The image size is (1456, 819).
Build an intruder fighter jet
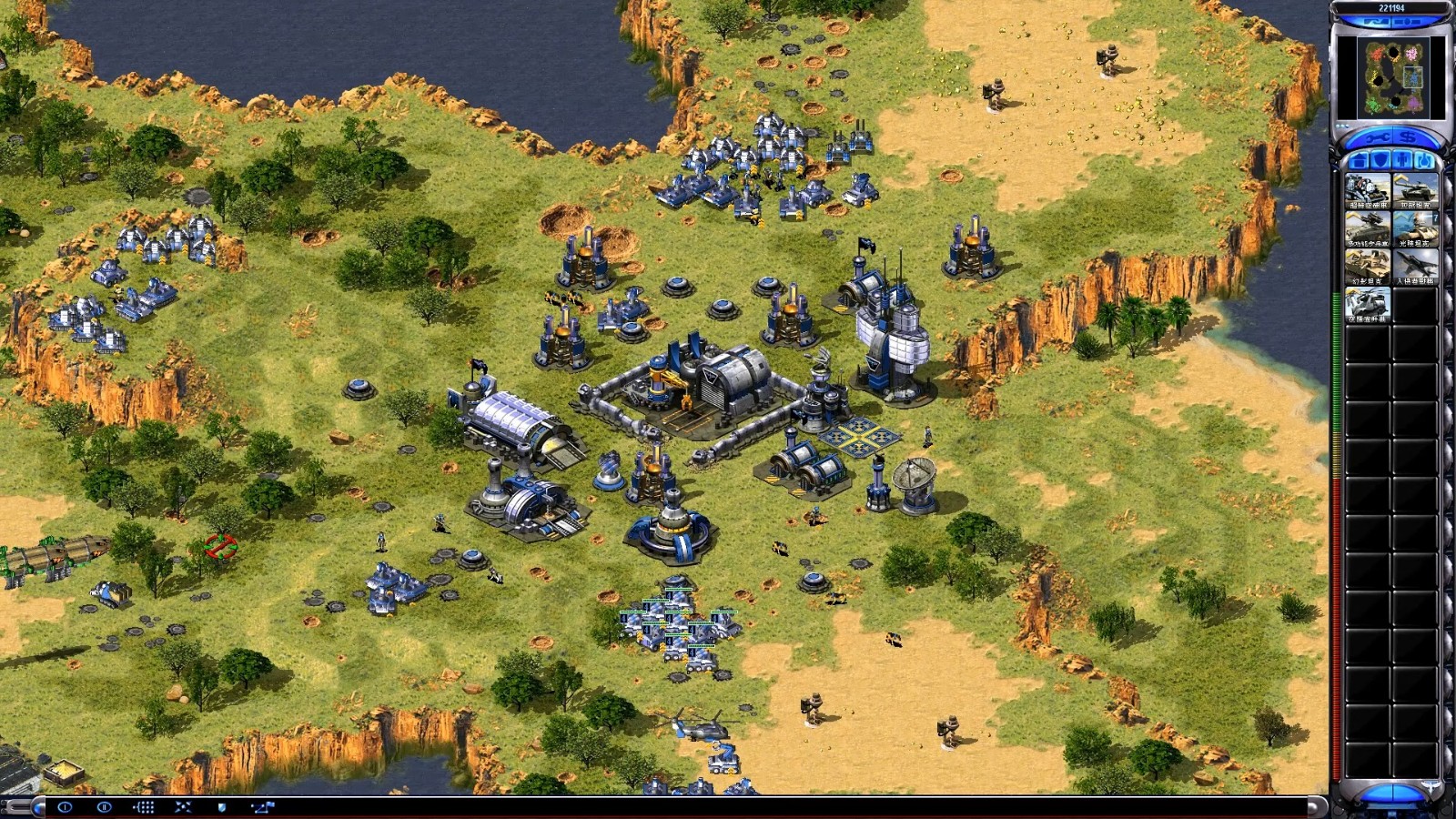1415,268
